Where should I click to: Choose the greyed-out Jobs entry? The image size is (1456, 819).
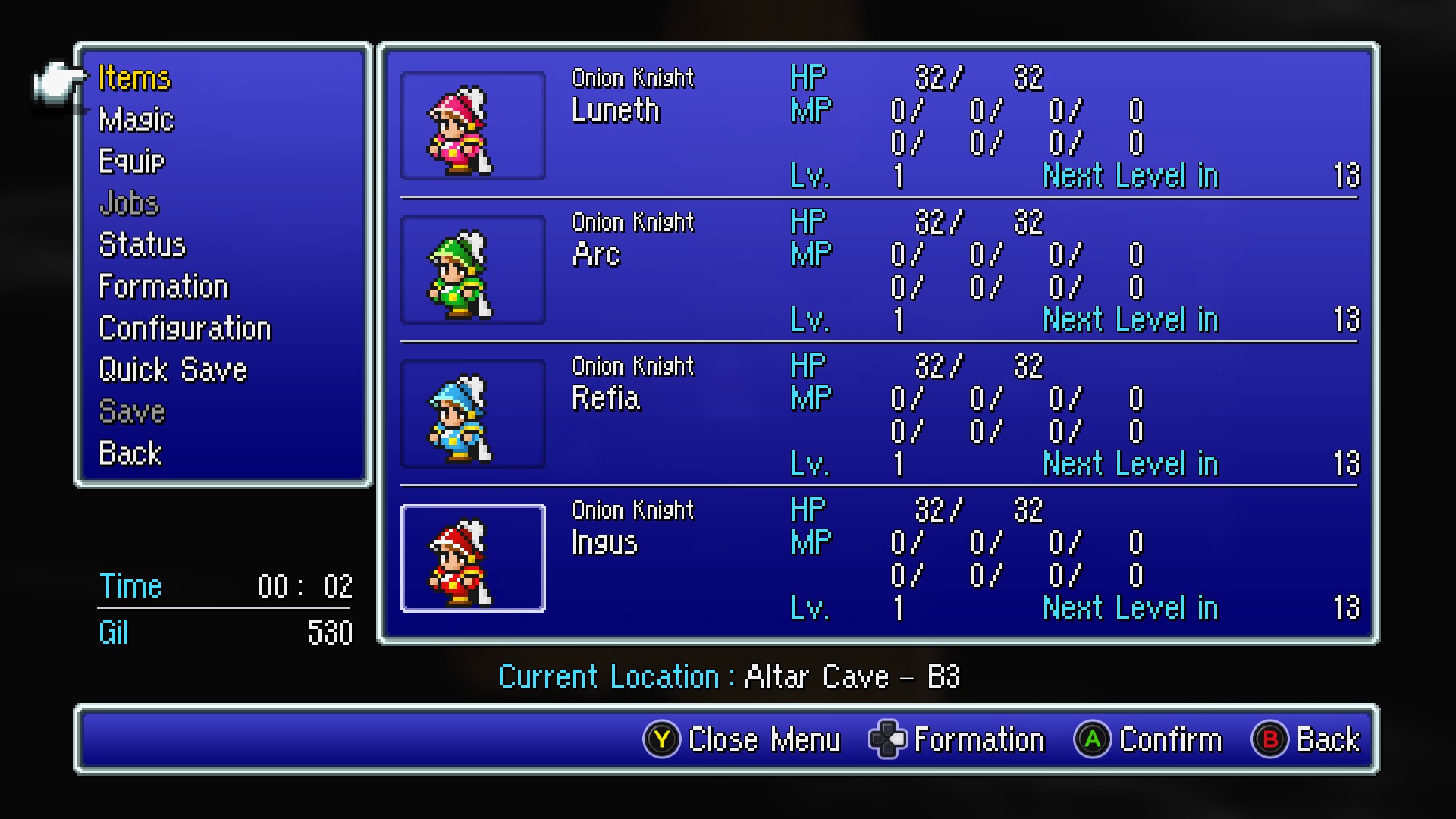[x=129, y=203]
